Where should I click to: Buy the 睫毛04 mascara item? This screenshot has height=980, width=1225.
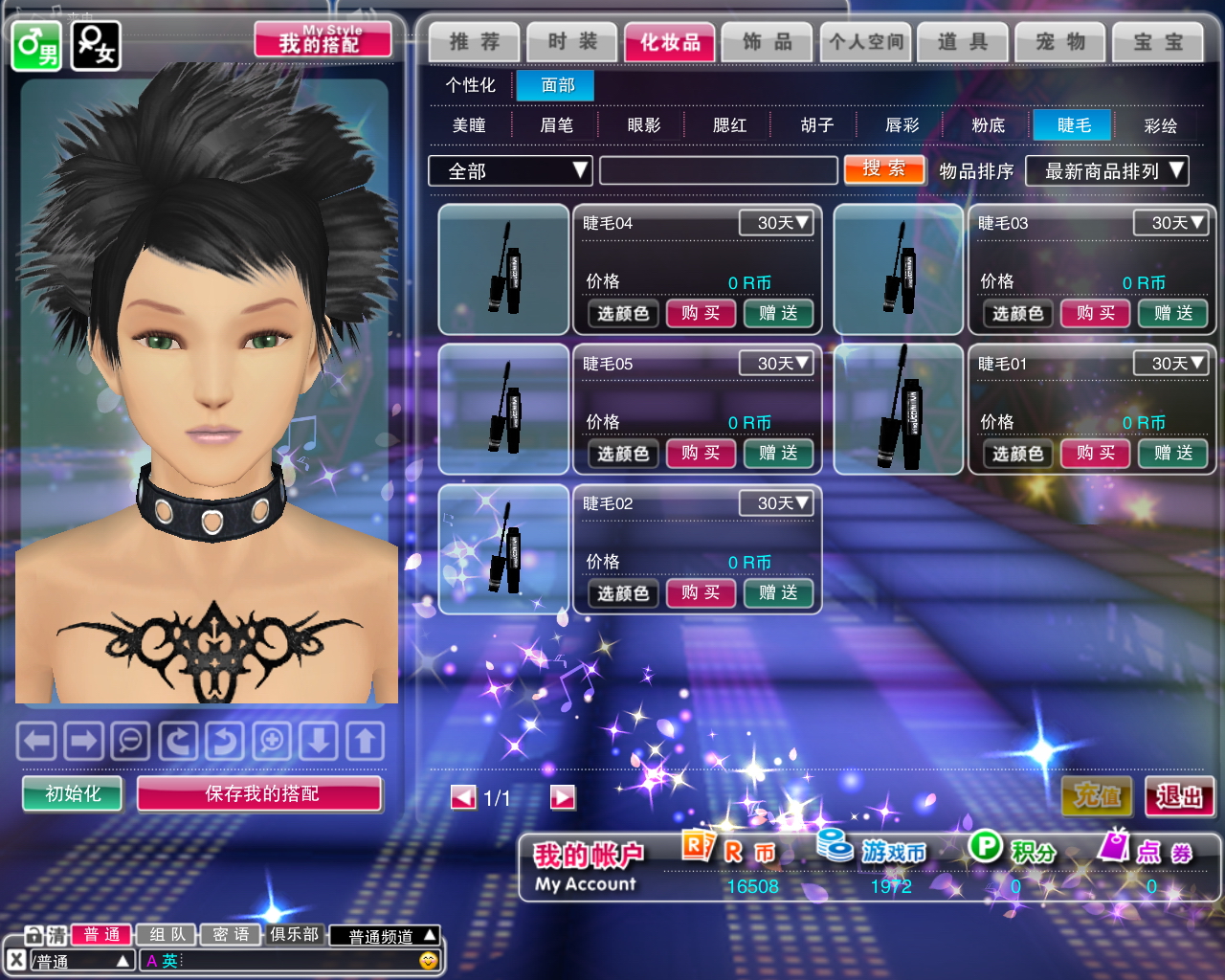[x=701, y=313]
